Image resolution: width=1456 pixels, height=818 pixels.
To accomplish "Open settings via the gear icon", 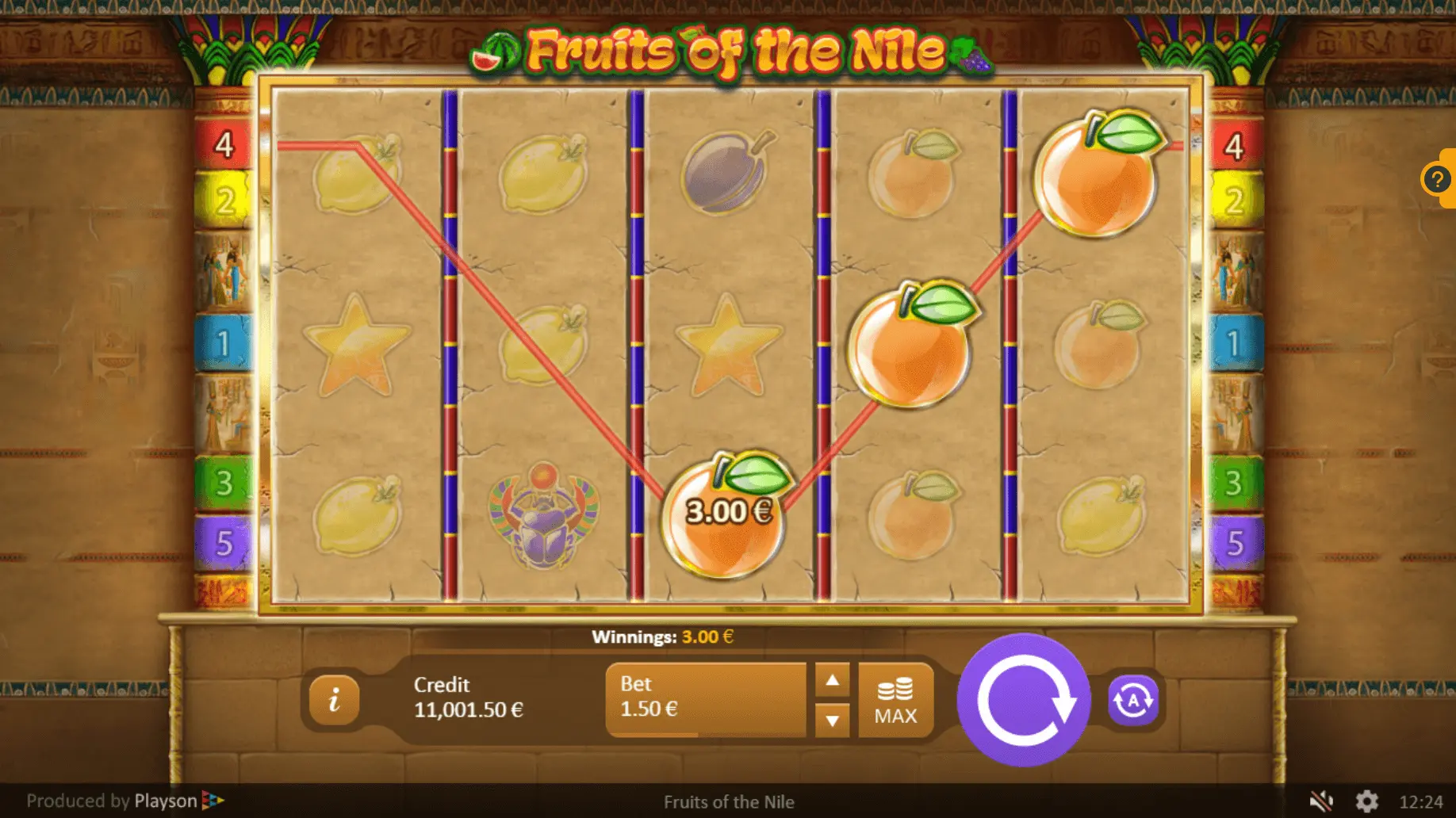I will click(1366, 801).
